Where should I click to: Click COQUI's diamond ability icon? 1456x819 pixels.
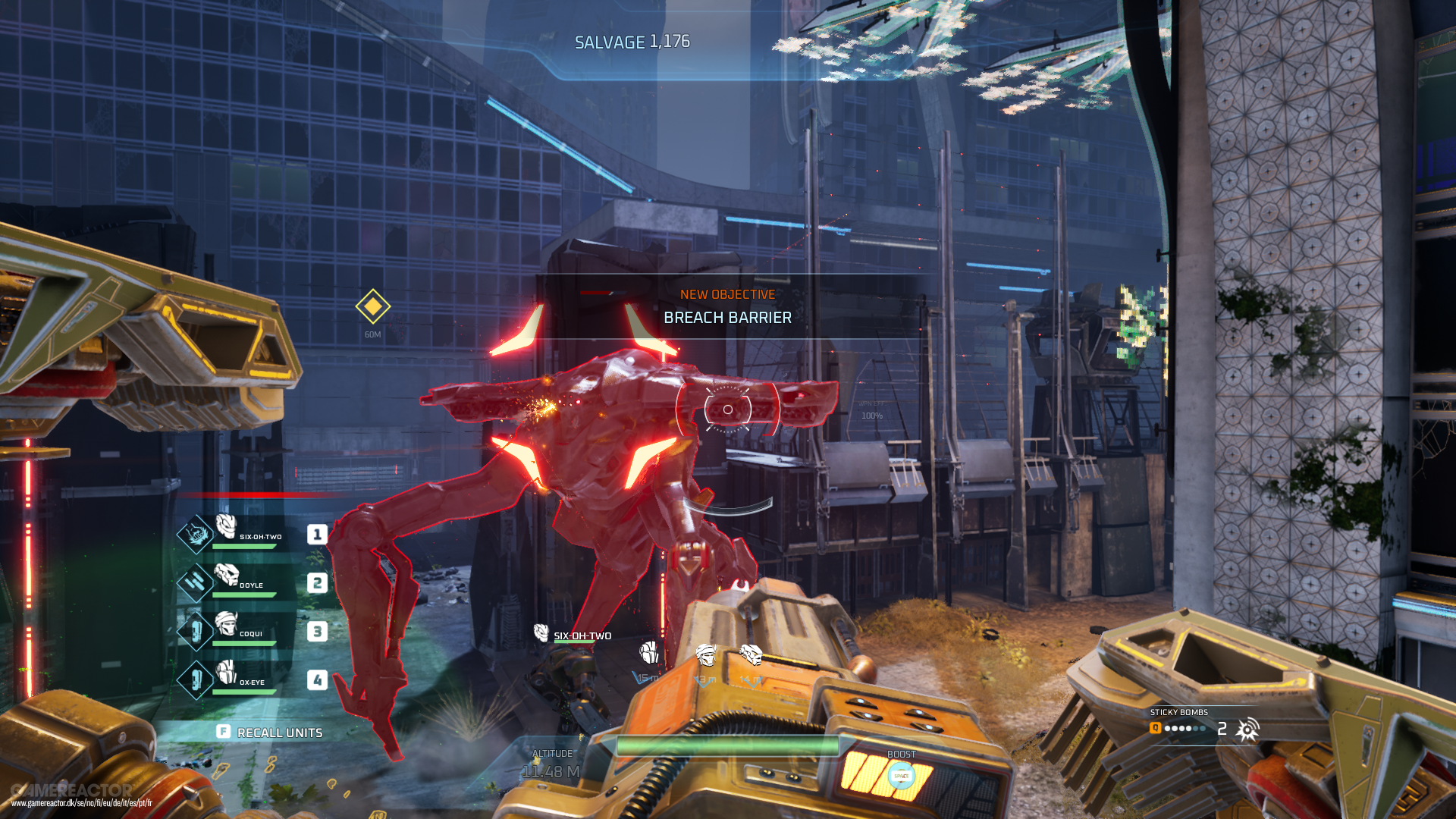194,630
